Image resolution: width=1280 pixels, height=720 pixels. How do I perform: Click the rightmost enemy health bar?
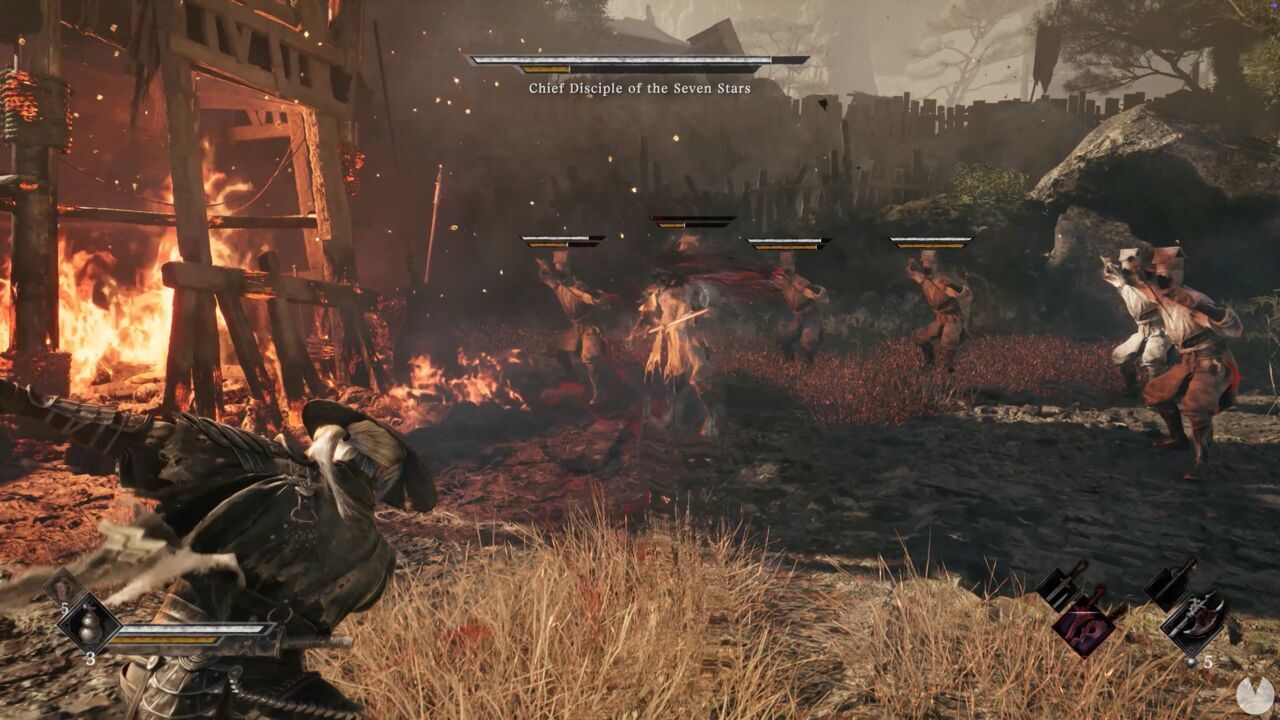pyautogui.click(x=930, y=240)
